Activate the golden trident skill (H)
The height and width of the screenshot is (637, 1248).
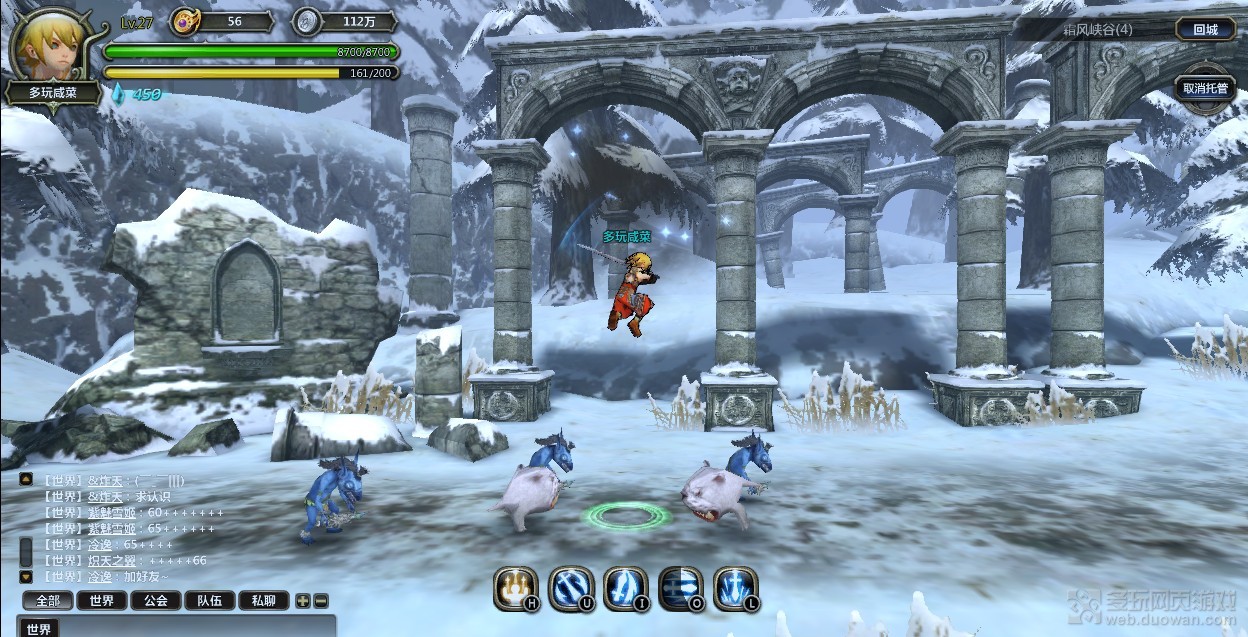click(x=516, y=588)
